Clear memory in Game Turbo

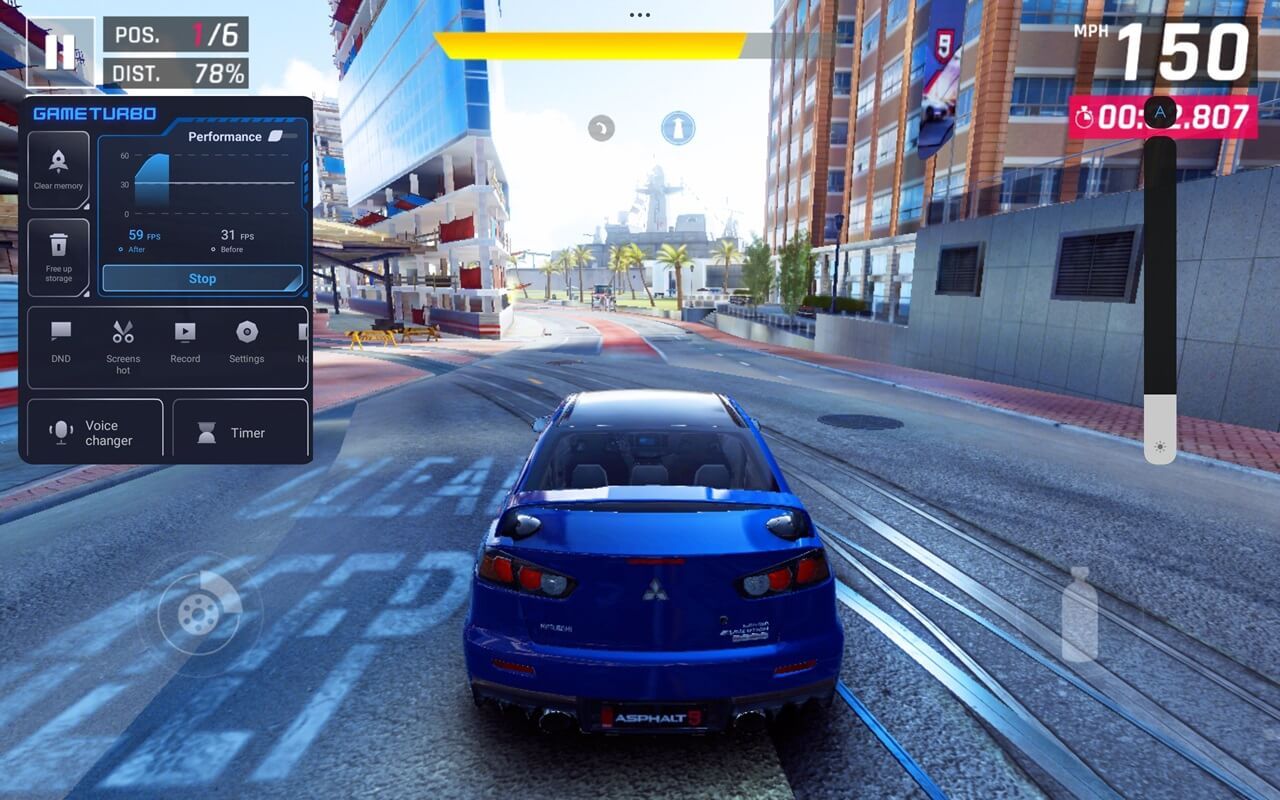(x=58, y=169)
